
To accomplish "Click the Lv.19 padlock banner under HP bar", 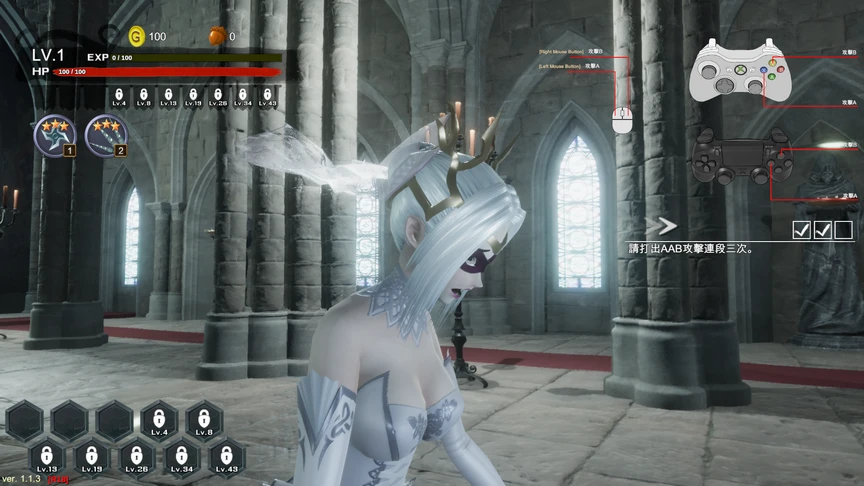I will pyautogui.click(x=193, y=96).
